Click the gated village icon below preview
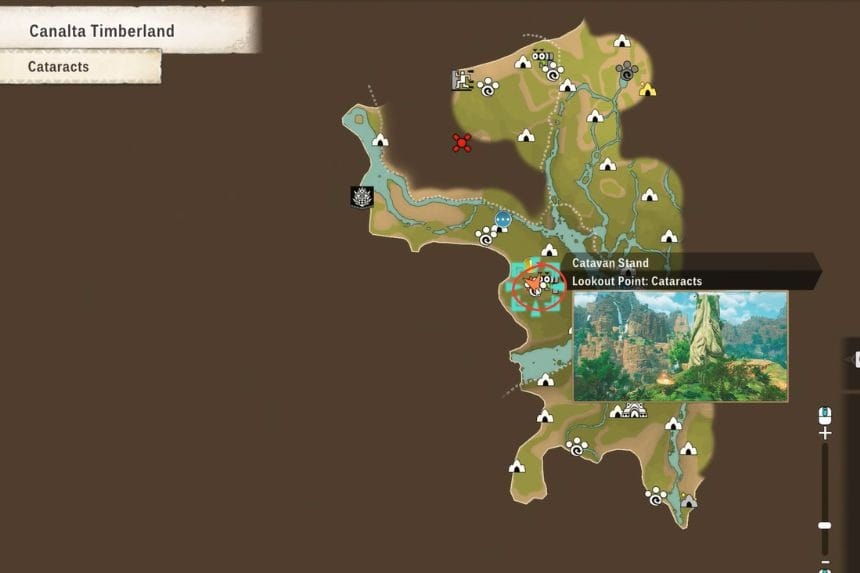The image size is (860, 573). (633, 410)
